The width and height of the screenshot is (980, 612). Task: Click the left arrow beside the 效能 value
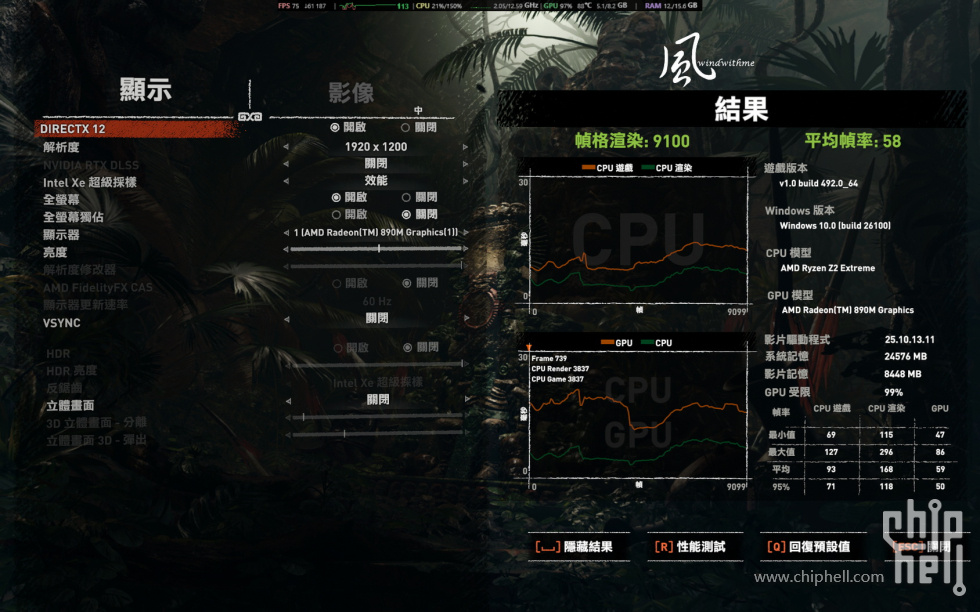click(286, 181)
